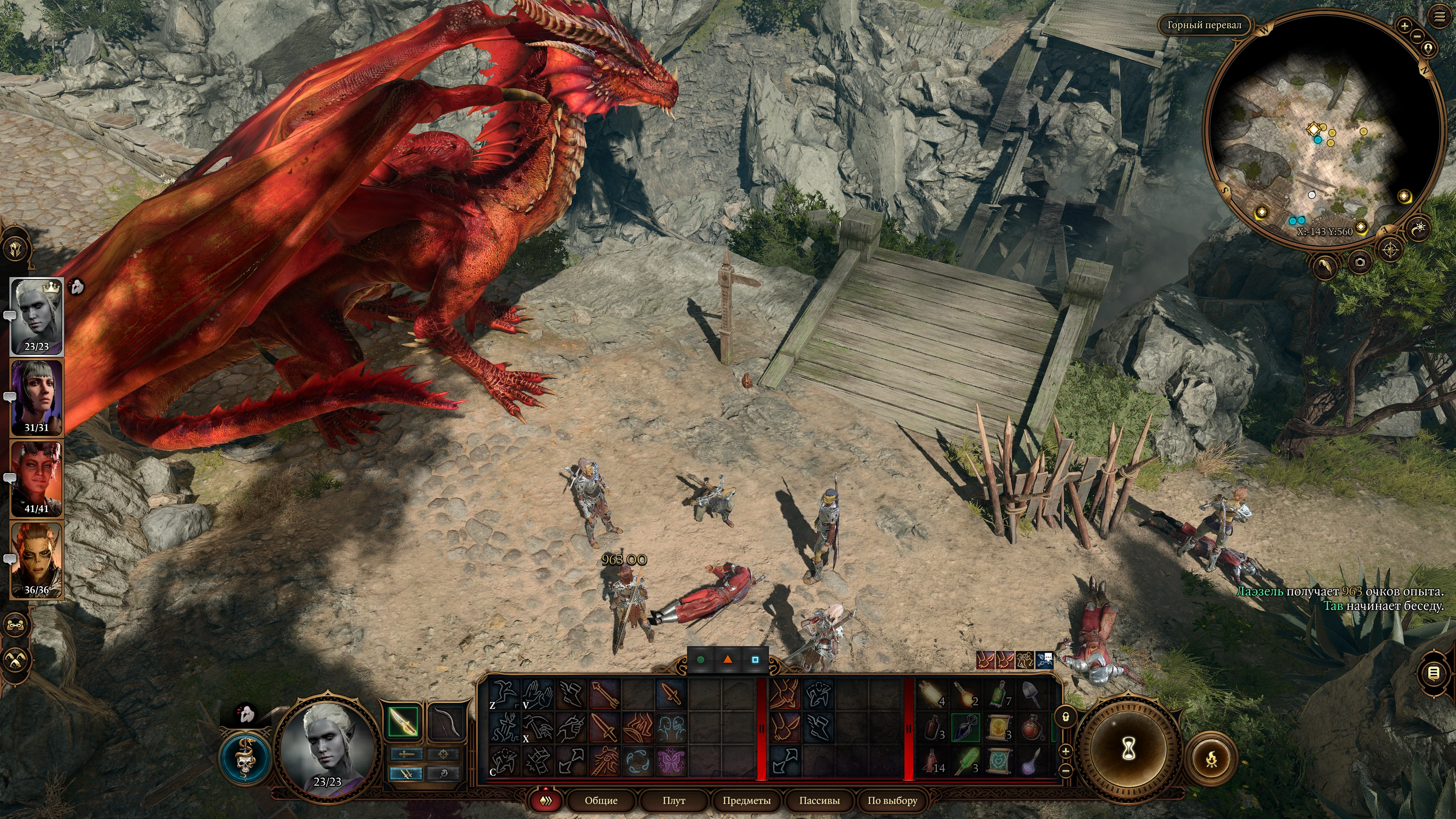Screen dimensions: 1456x819
Task: Click the camera photo mode button
Action: tap(1360, 262)
